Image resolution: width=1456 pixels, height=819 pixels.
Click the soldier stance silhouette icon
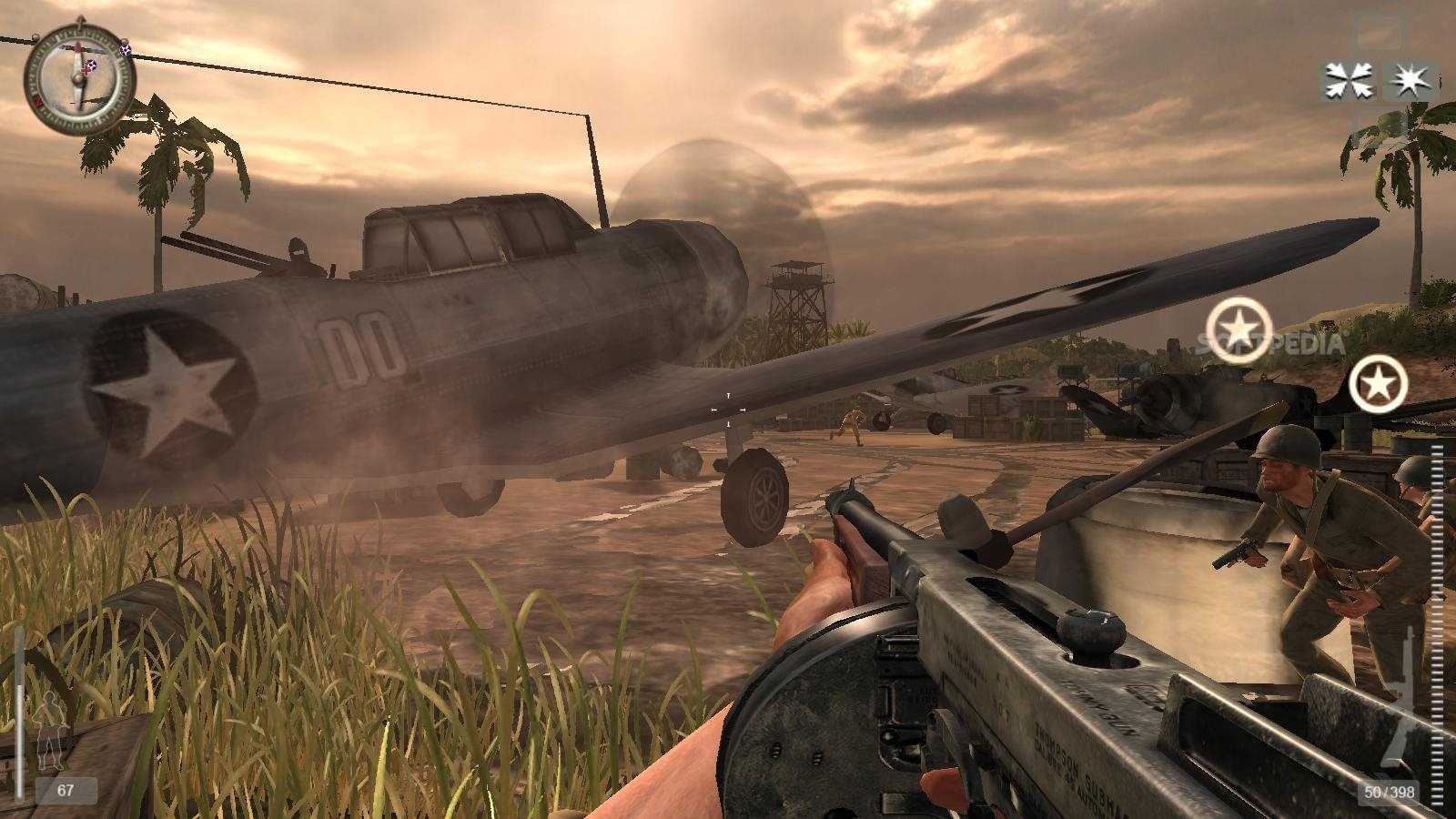click(50, 728)
